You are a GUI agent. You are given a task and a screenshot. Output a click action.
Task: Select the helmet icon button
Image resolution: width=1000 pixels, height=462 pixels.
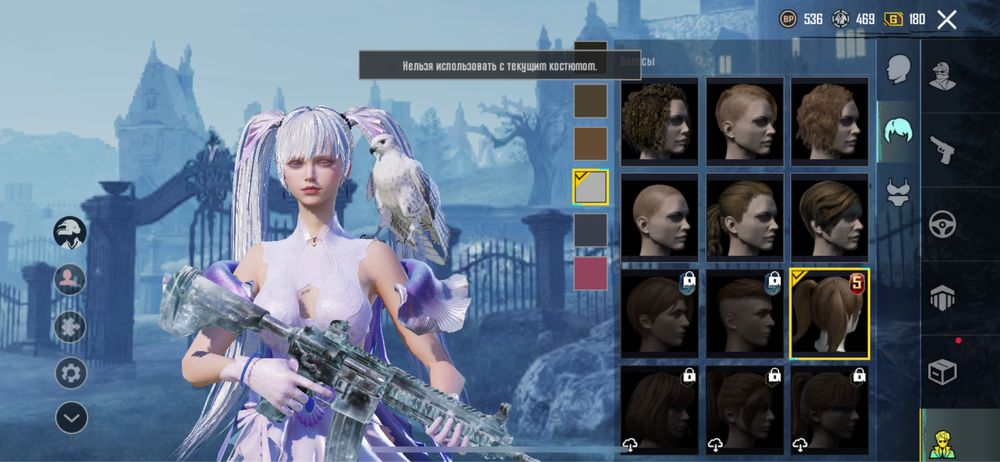[x=71, y=233]
